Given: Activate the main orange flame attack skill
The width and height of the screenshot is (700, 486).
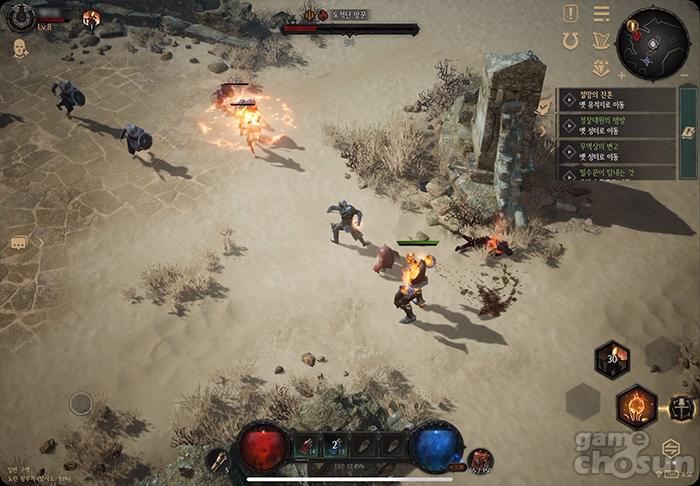Looking at the screenshot, I should (636, 406).
